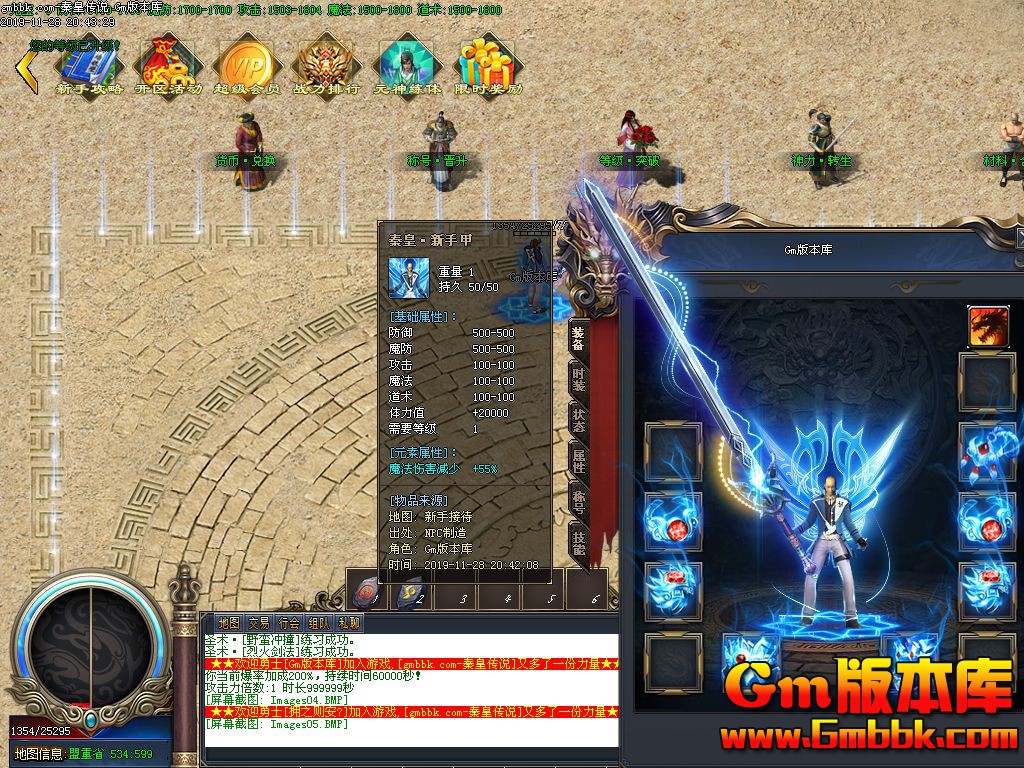
Task: Switch to the 装备 equipment tab
Action: [578, 339]
